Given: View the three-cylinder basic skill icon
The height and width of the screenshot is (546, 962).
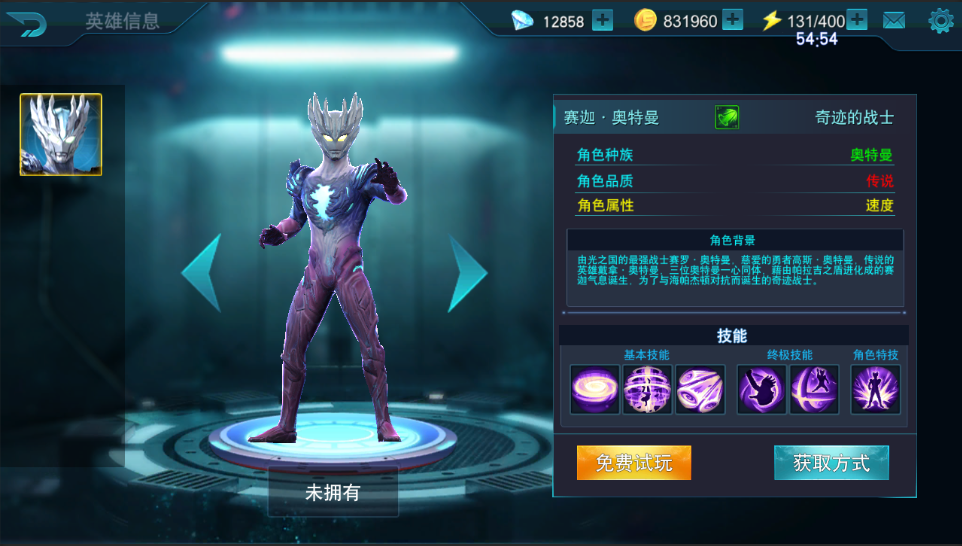Looking at the screenshot, I should 700,389.
